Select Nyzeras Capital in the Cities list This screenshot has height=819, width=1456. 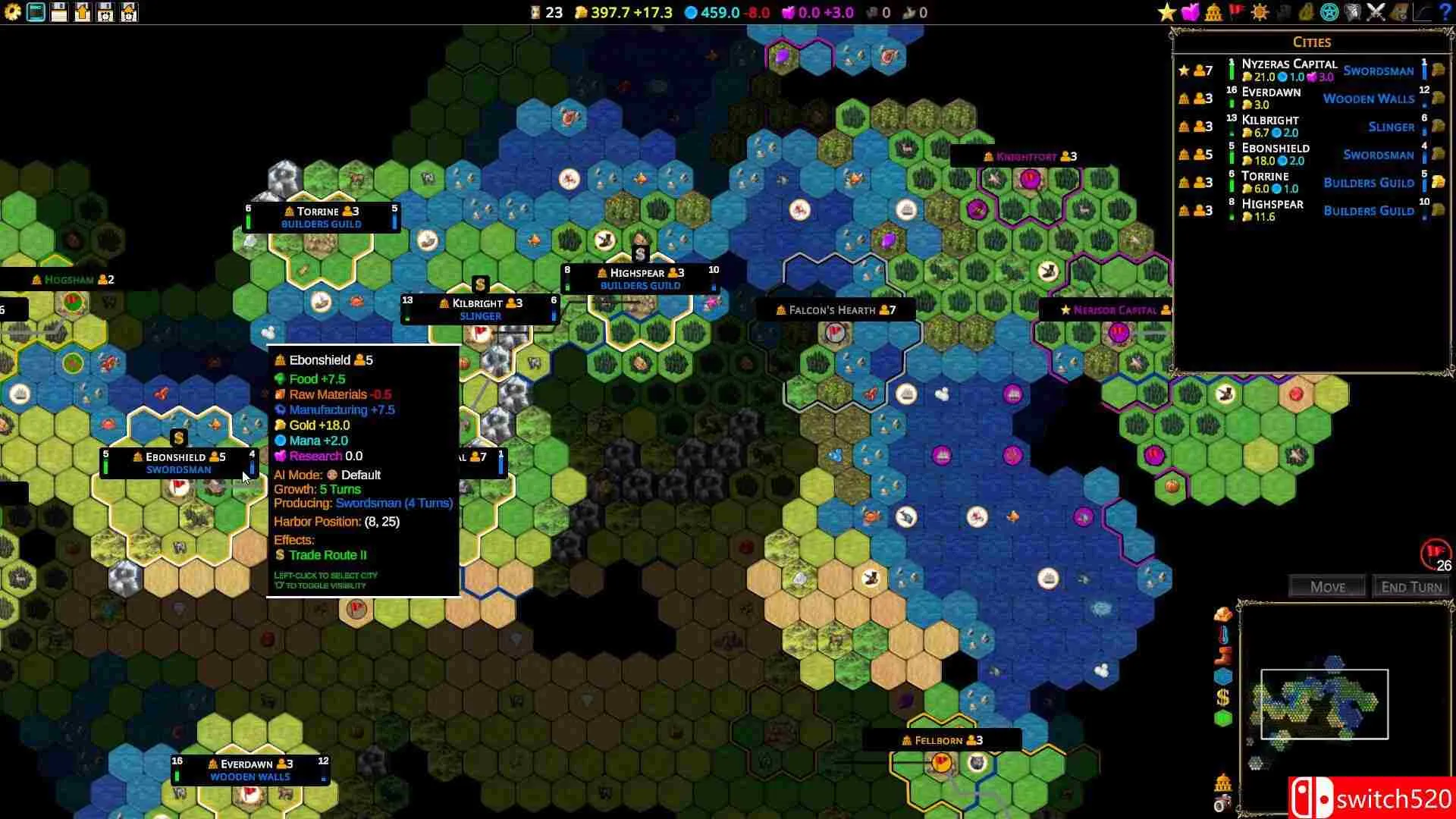(1289, 64)
